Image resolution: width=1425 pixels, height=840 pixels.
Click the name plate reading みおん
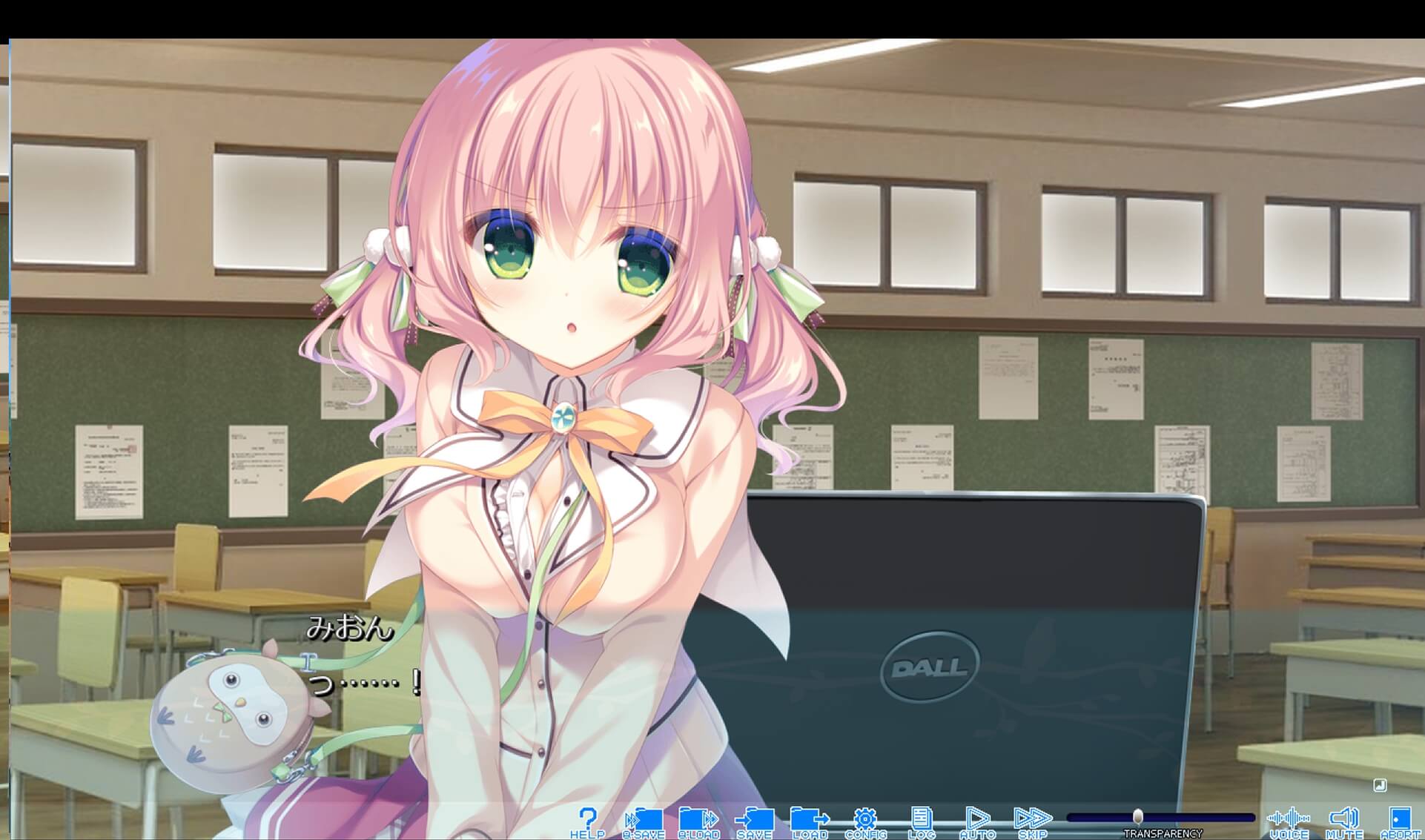click(348, 629)
